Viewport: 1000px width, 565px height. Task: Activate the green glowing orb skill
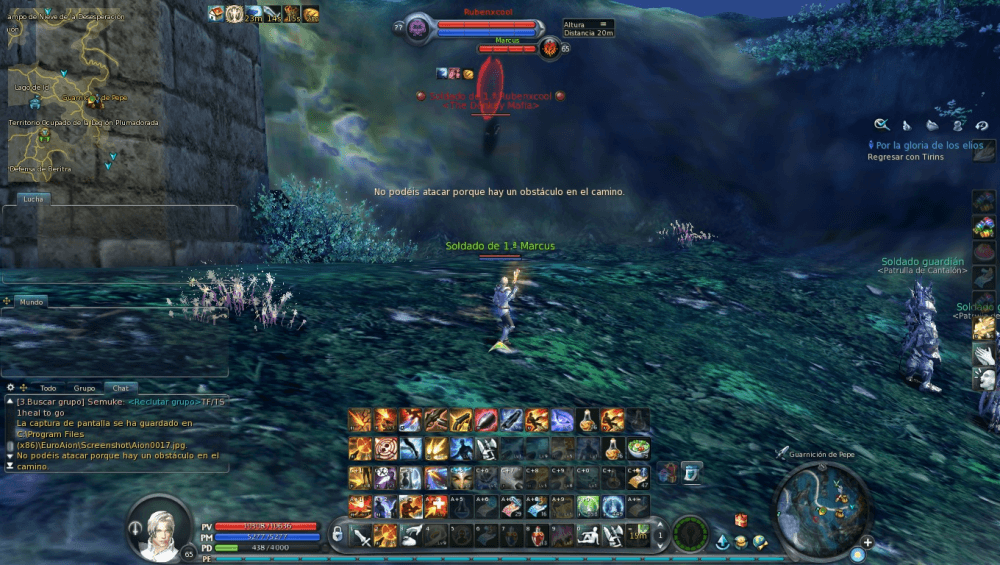click(589, 506)
